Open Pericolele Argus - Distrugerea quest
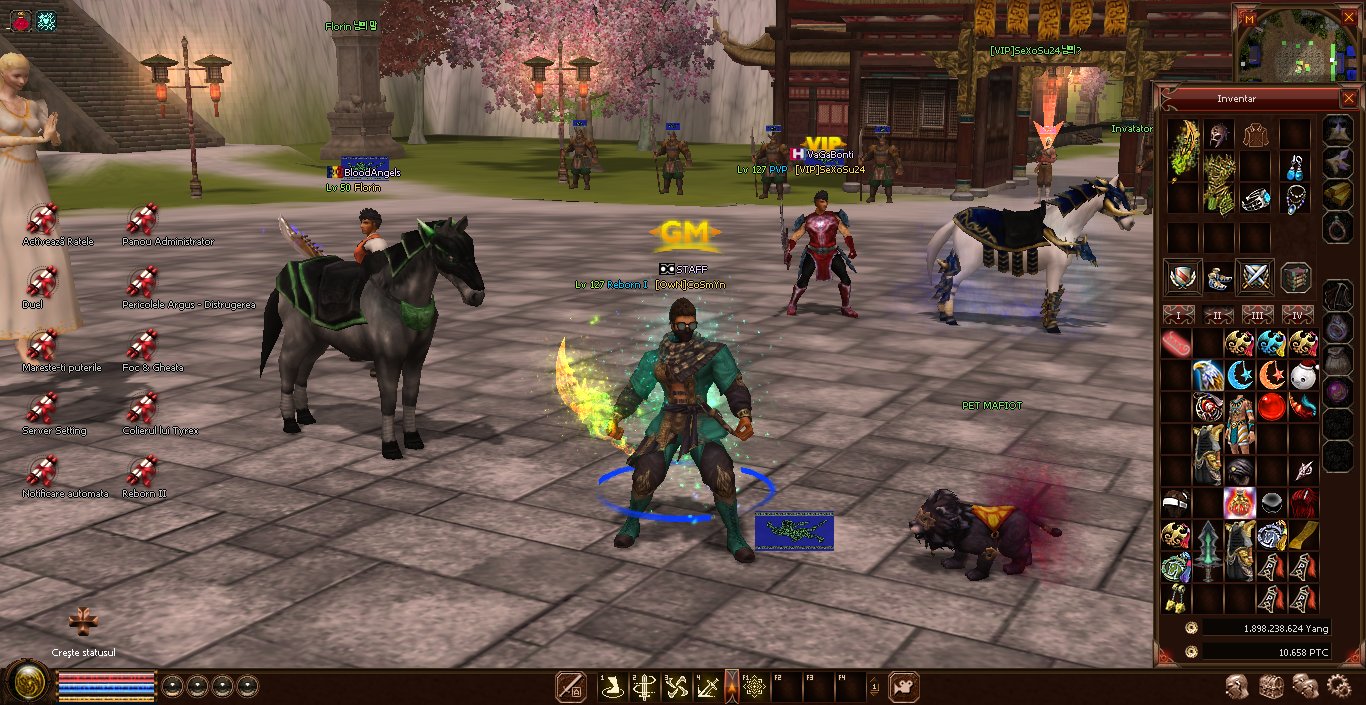This screenshot has width=1366, height=705. pos(142,282)
